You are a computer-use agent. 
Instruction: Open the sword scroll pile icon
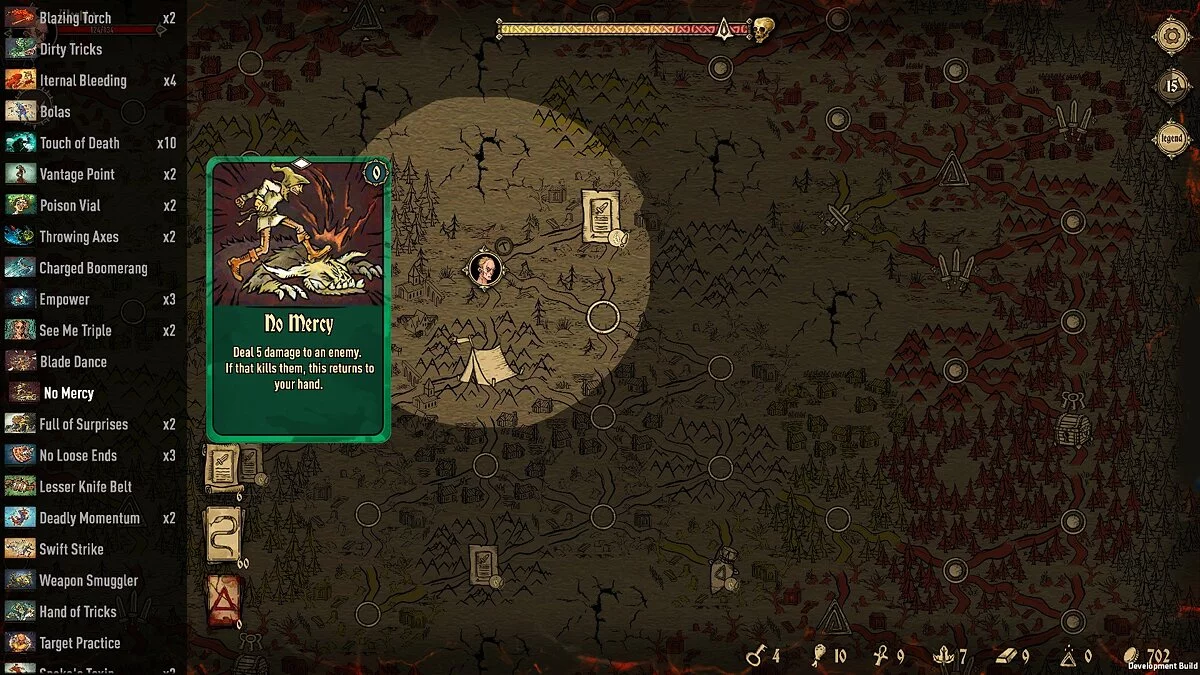click(x=223, y=467)
